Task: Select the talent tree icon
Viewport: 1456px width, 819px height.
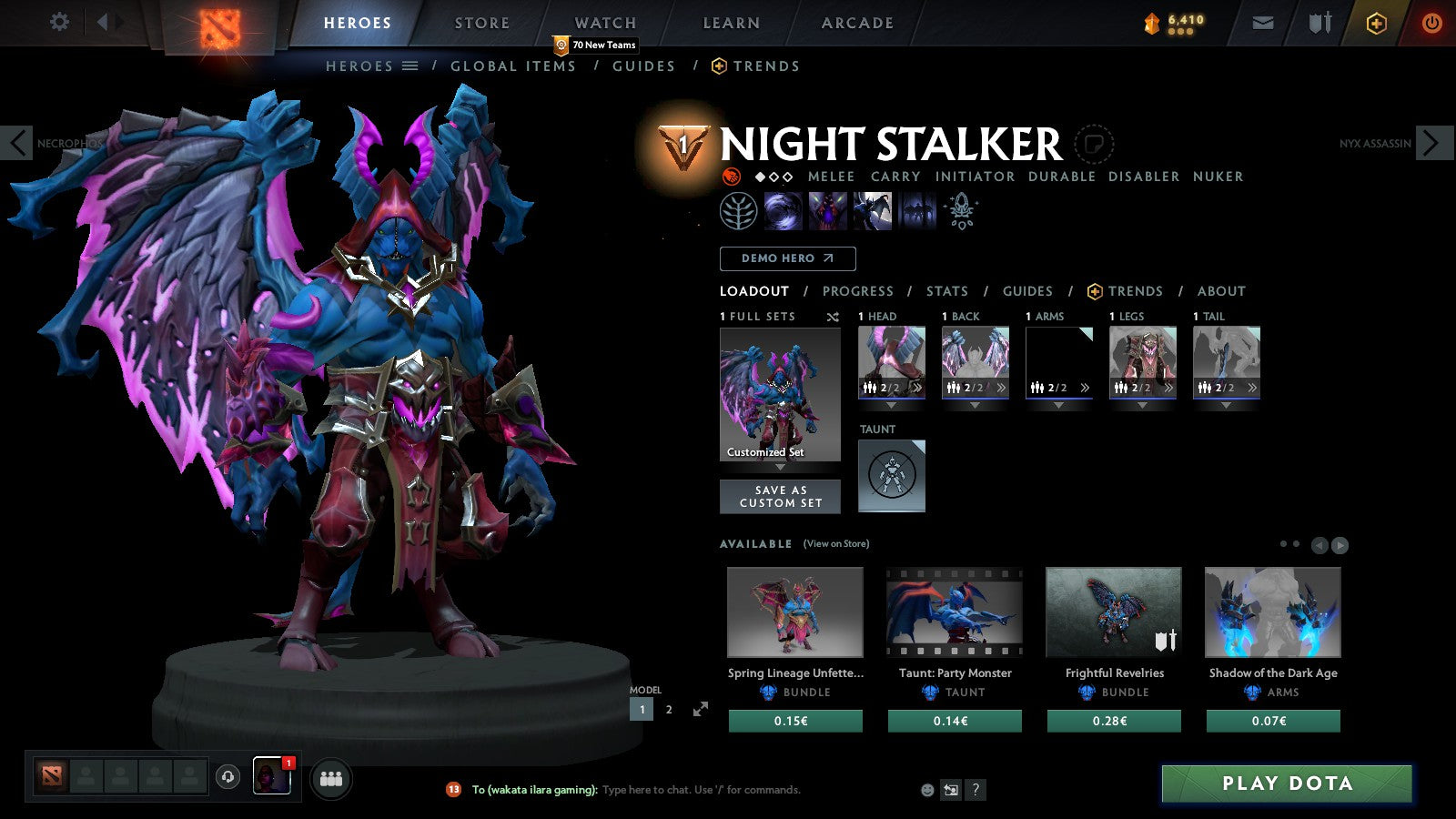Action: coord(737,211)
